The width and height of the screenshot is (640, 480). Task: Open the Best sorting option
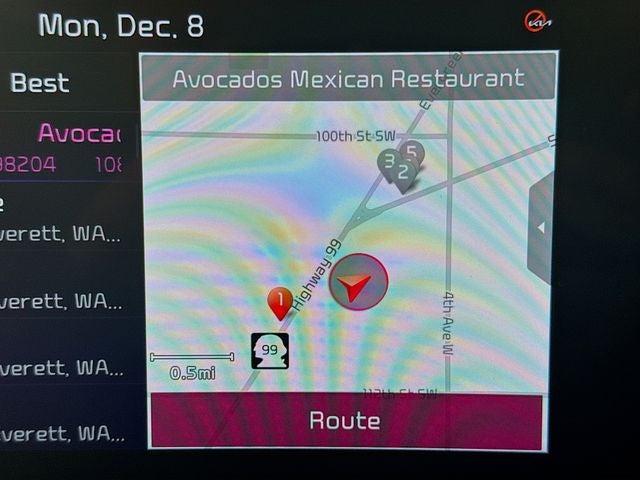pos(40,83)
